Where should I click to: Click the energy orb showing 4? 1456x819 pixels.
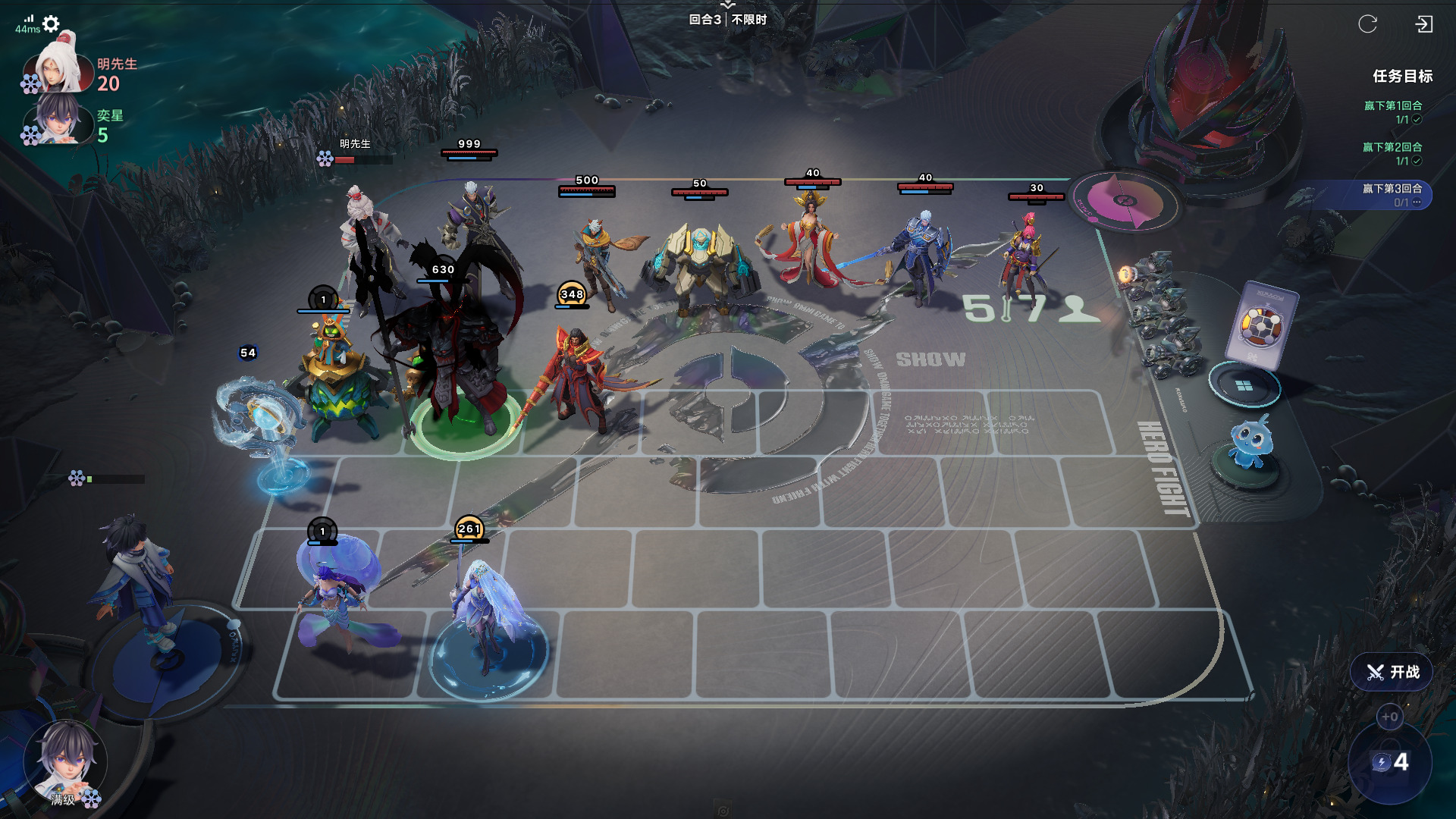pos(1390,762)
